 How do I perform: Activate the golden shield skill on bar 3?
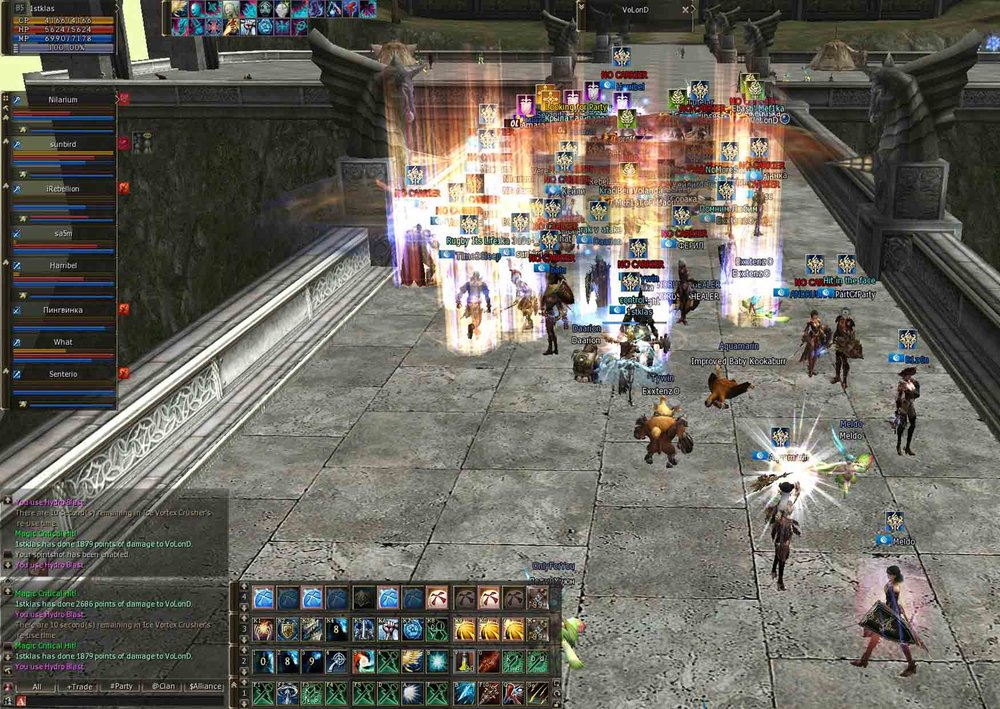pyautogui.click(x=288, y=629)
